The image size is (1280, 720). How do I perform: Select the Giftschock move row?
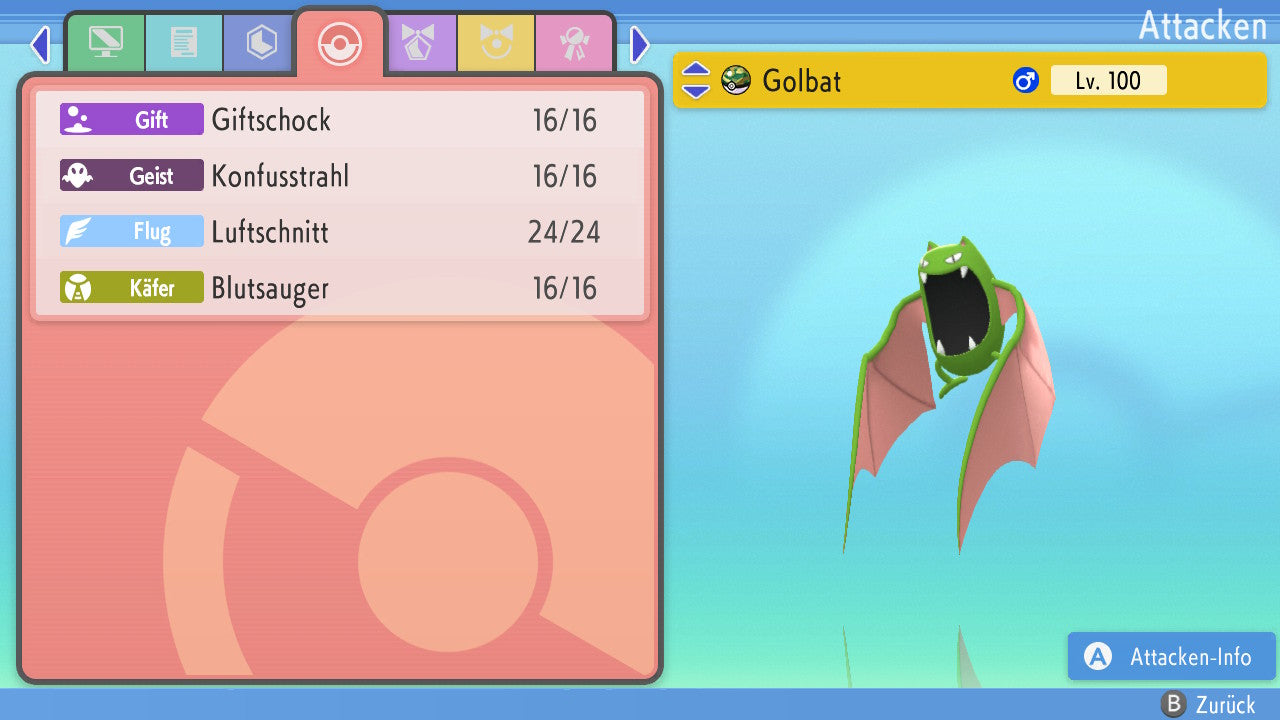[x=340, y=120]
